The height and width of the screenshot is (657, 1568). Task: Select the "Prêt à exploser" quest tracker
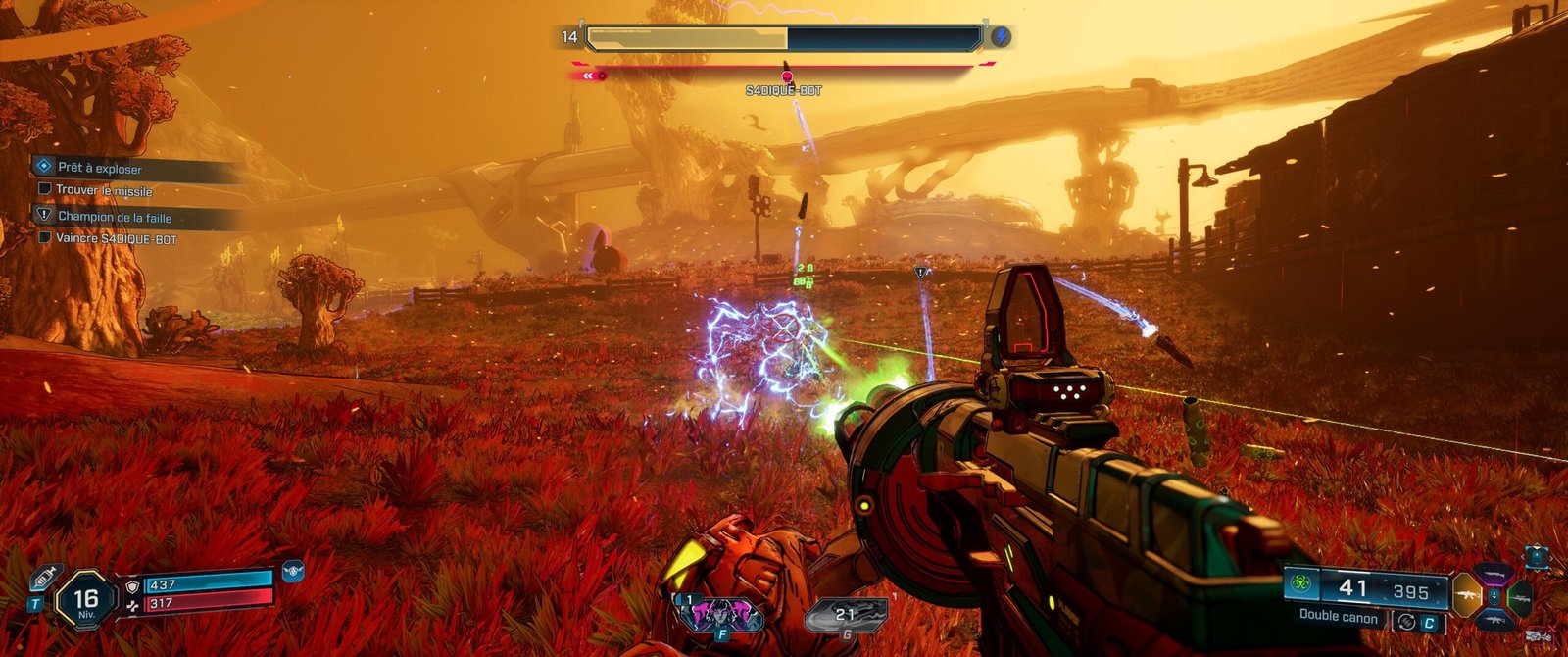(99, 169)
